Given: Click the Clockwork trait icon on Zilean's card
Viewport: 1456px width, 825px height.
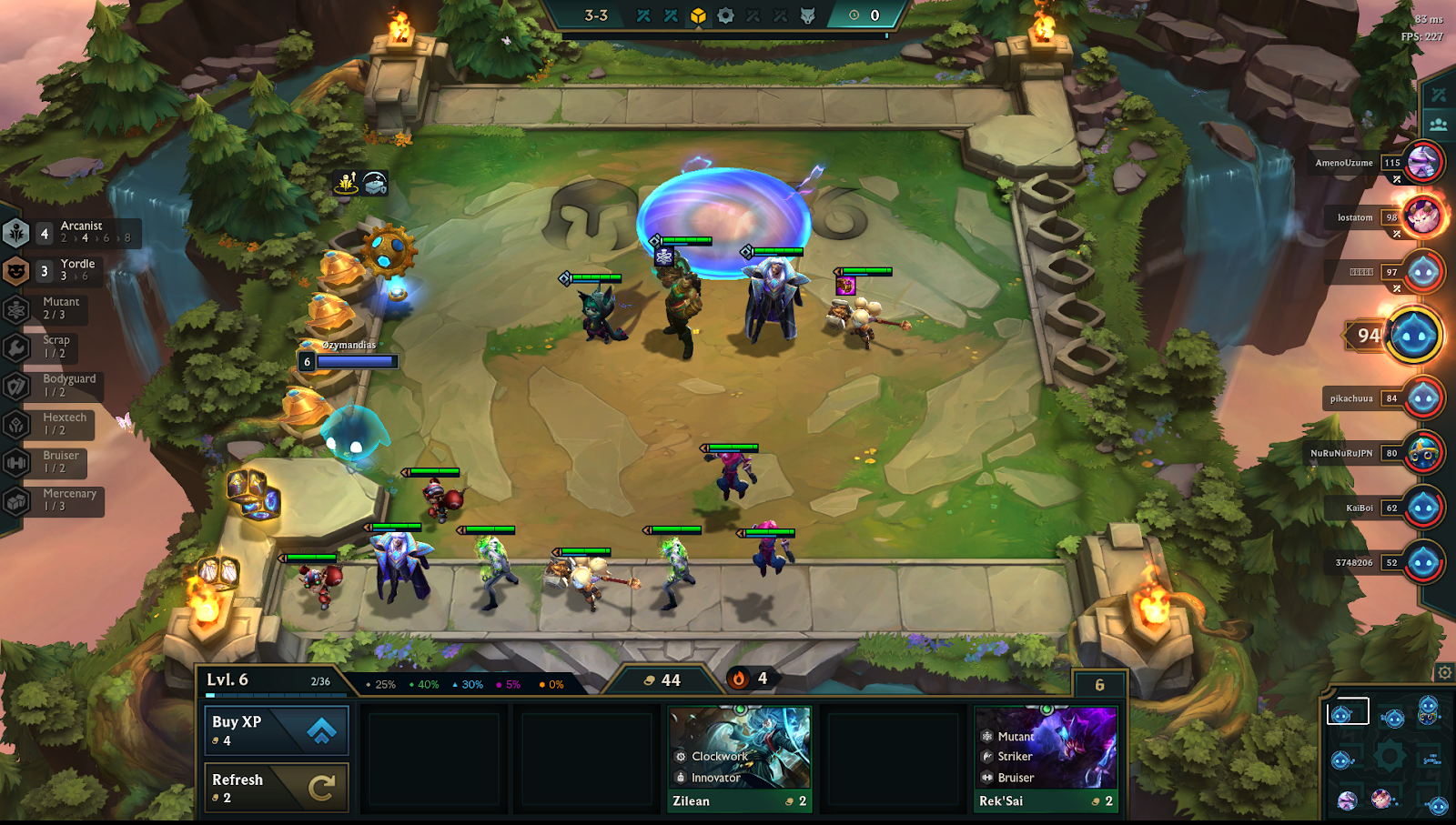Looking at the screenshot, I should 679,756.
